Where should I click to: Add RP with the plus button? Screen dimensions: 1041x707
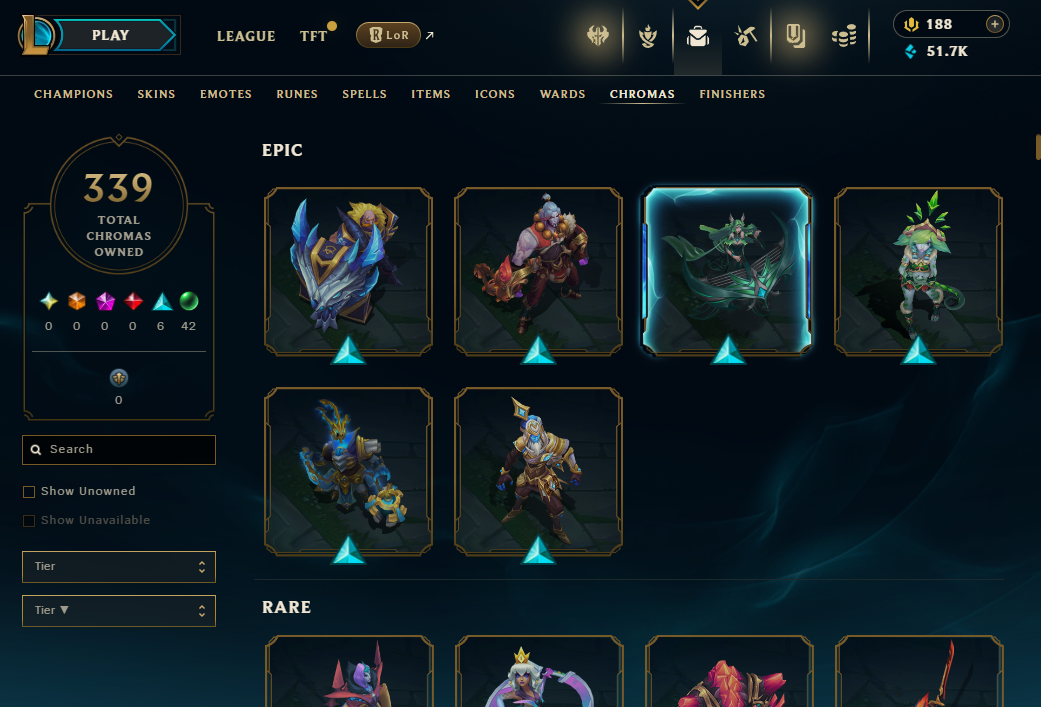(994, 24)
